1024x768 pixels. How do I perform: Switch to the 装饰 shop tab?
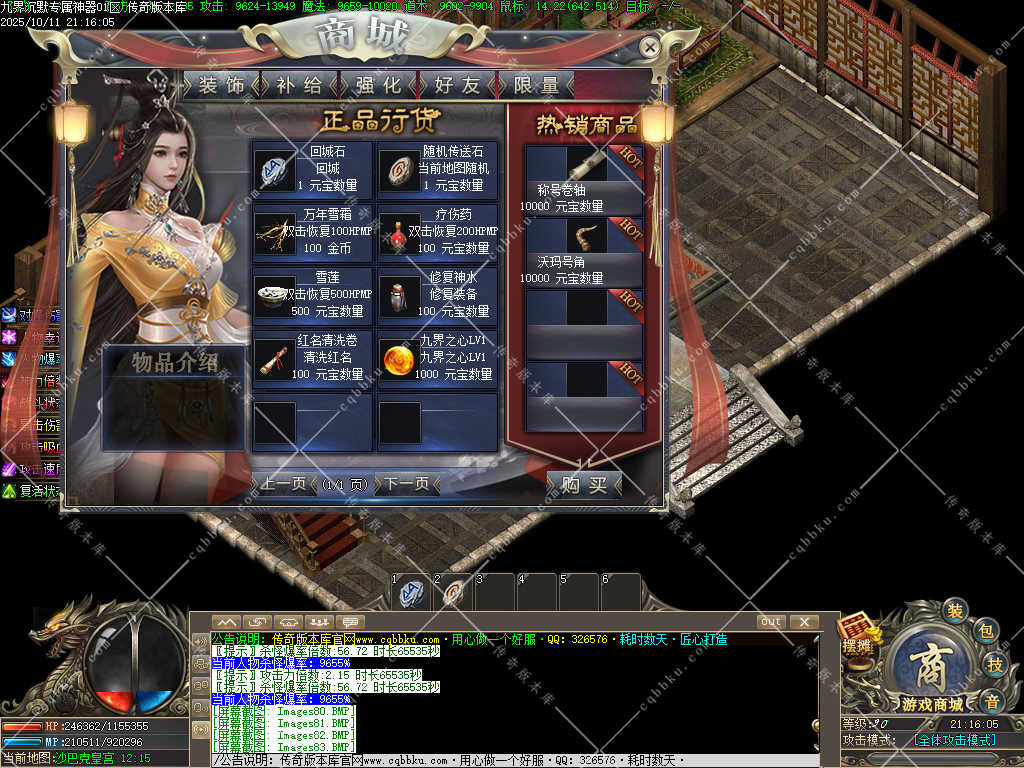221,85
